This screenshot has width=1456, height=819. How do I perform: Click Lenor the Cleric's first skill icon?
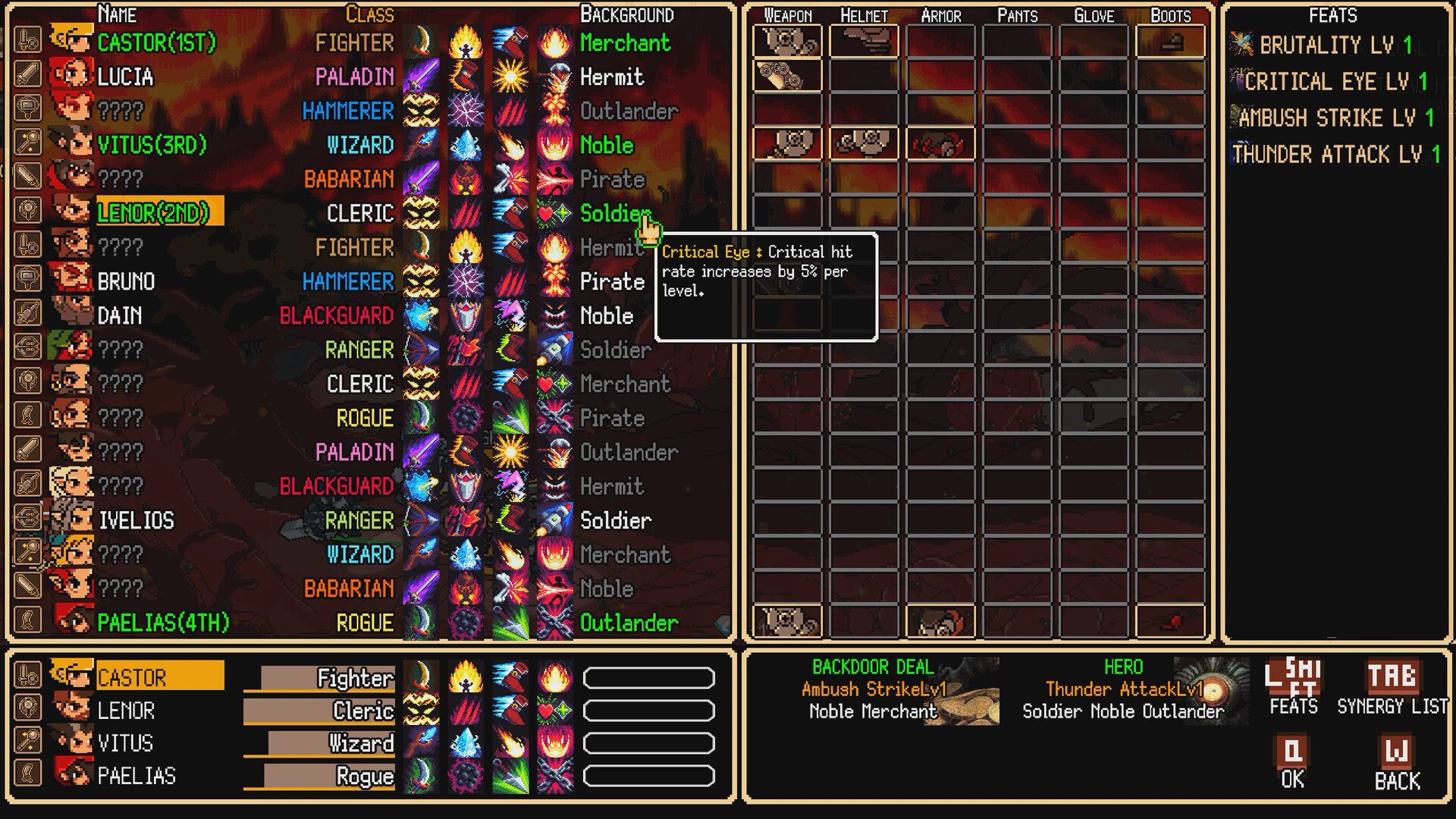420,213
